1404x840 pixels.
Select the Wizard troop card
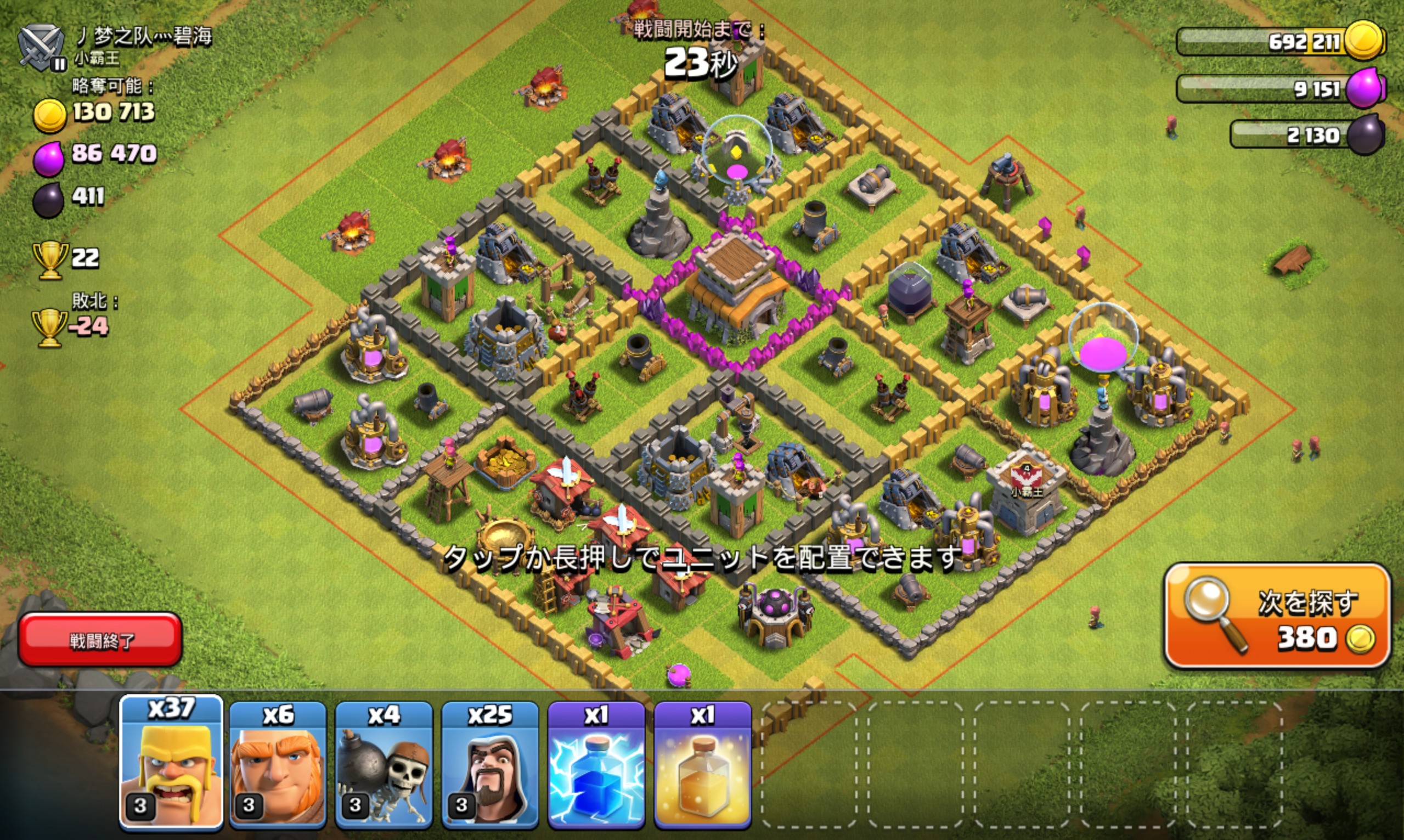(x=490, y=765)
